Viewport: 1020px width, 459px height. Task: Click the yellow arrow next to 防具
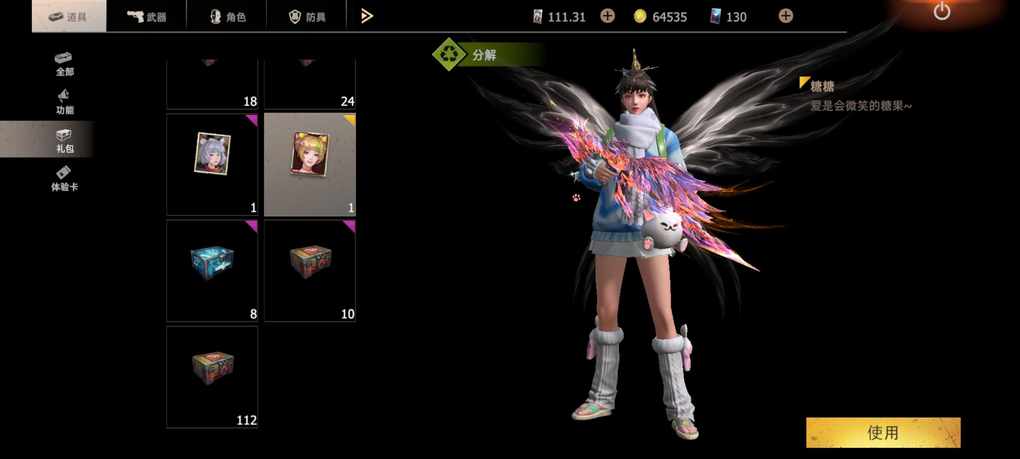pos(367,16)
